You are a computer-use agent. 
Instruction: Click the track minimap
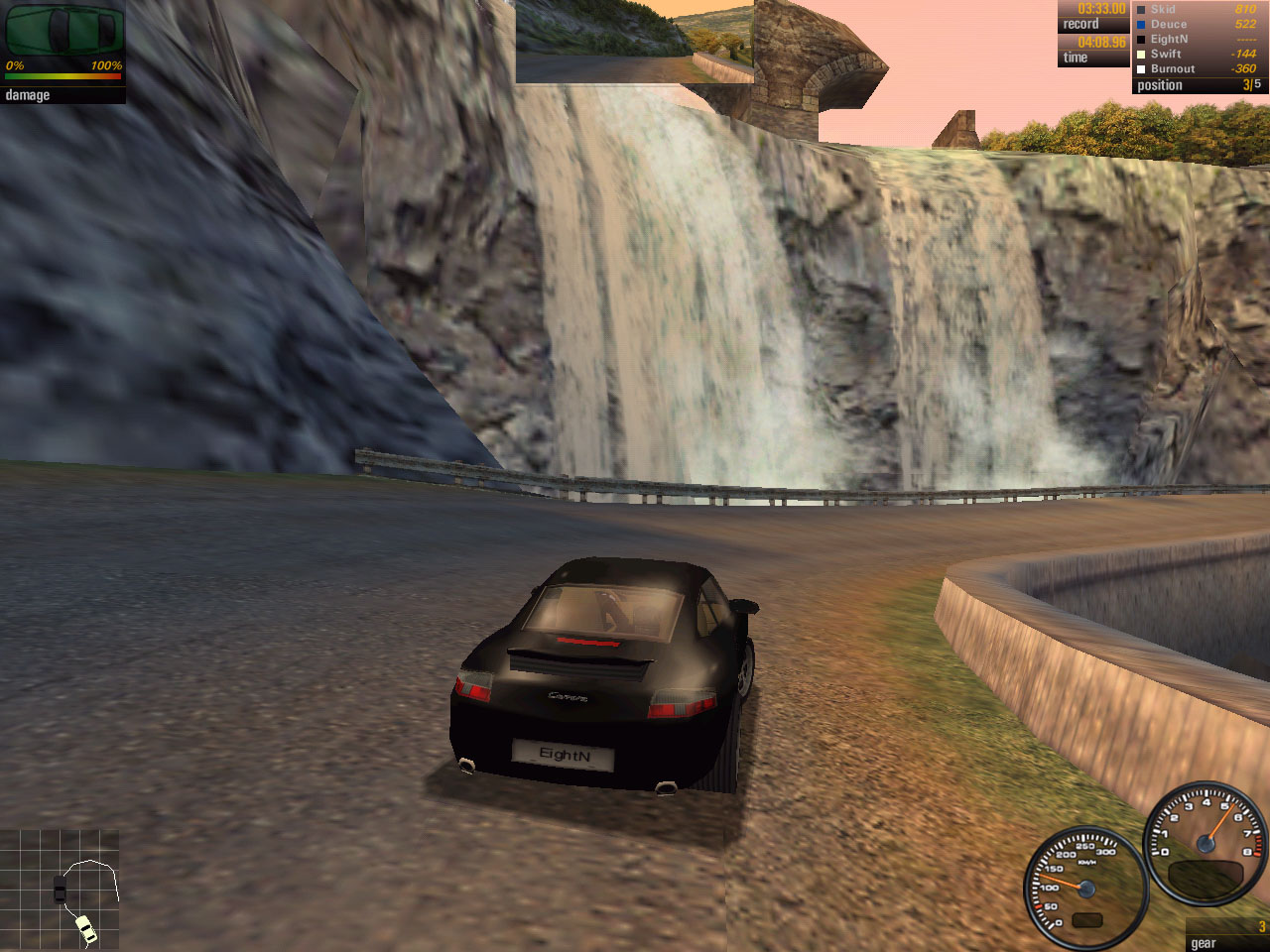coord(61,889)
